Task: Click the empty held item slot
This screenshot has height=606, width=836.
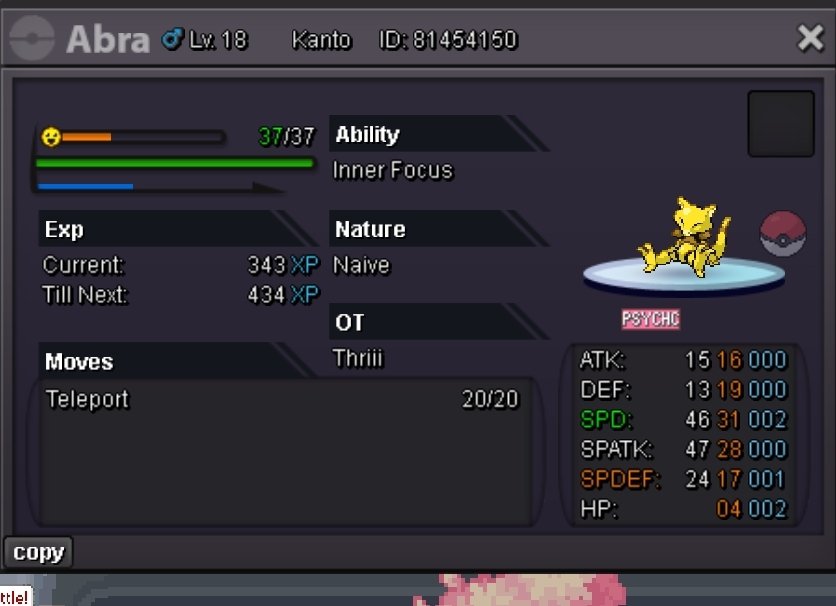Action: tap(780, 124)
